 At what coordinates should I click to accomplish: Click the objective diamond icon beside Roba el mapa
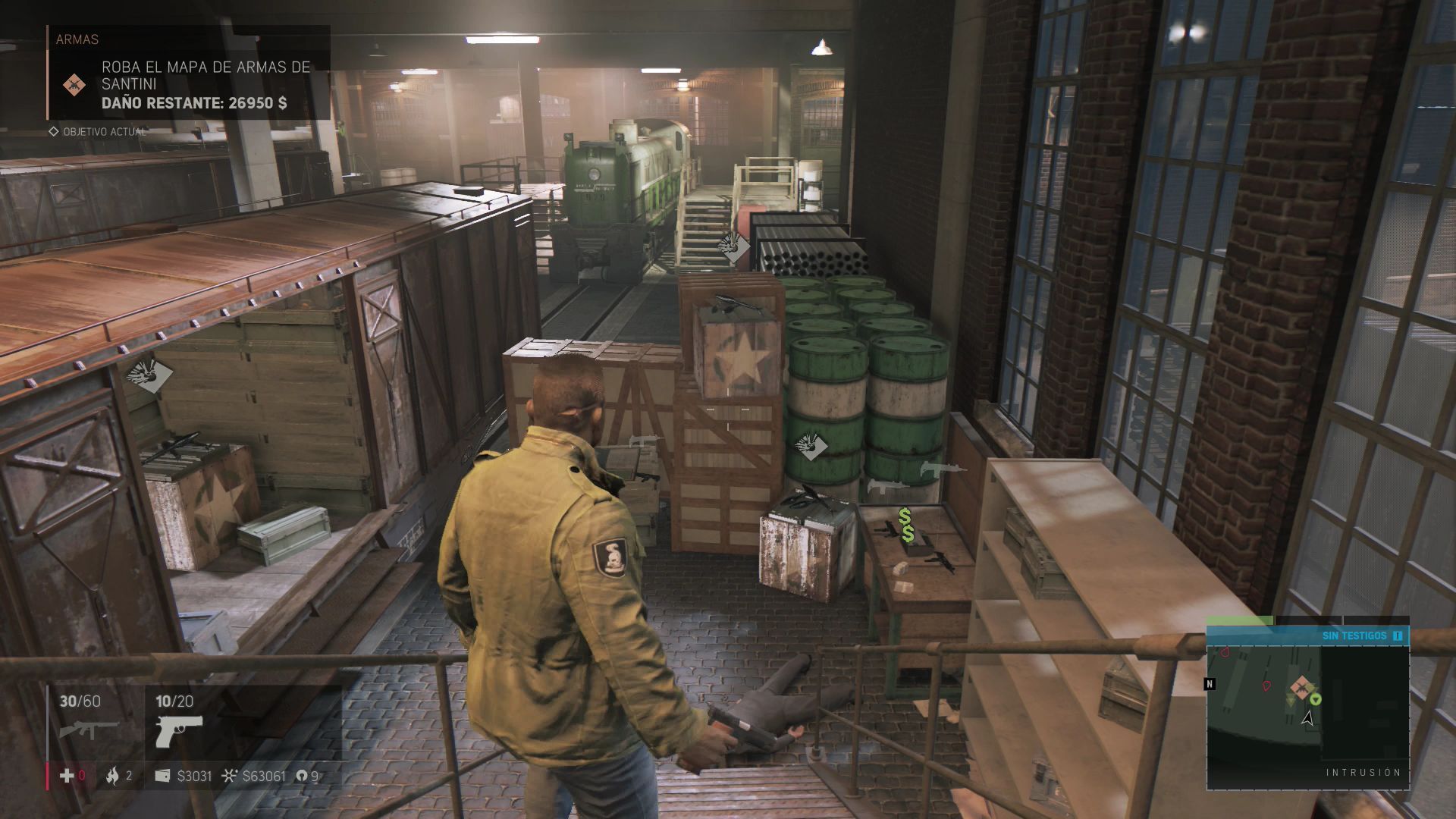pos(74,84)
